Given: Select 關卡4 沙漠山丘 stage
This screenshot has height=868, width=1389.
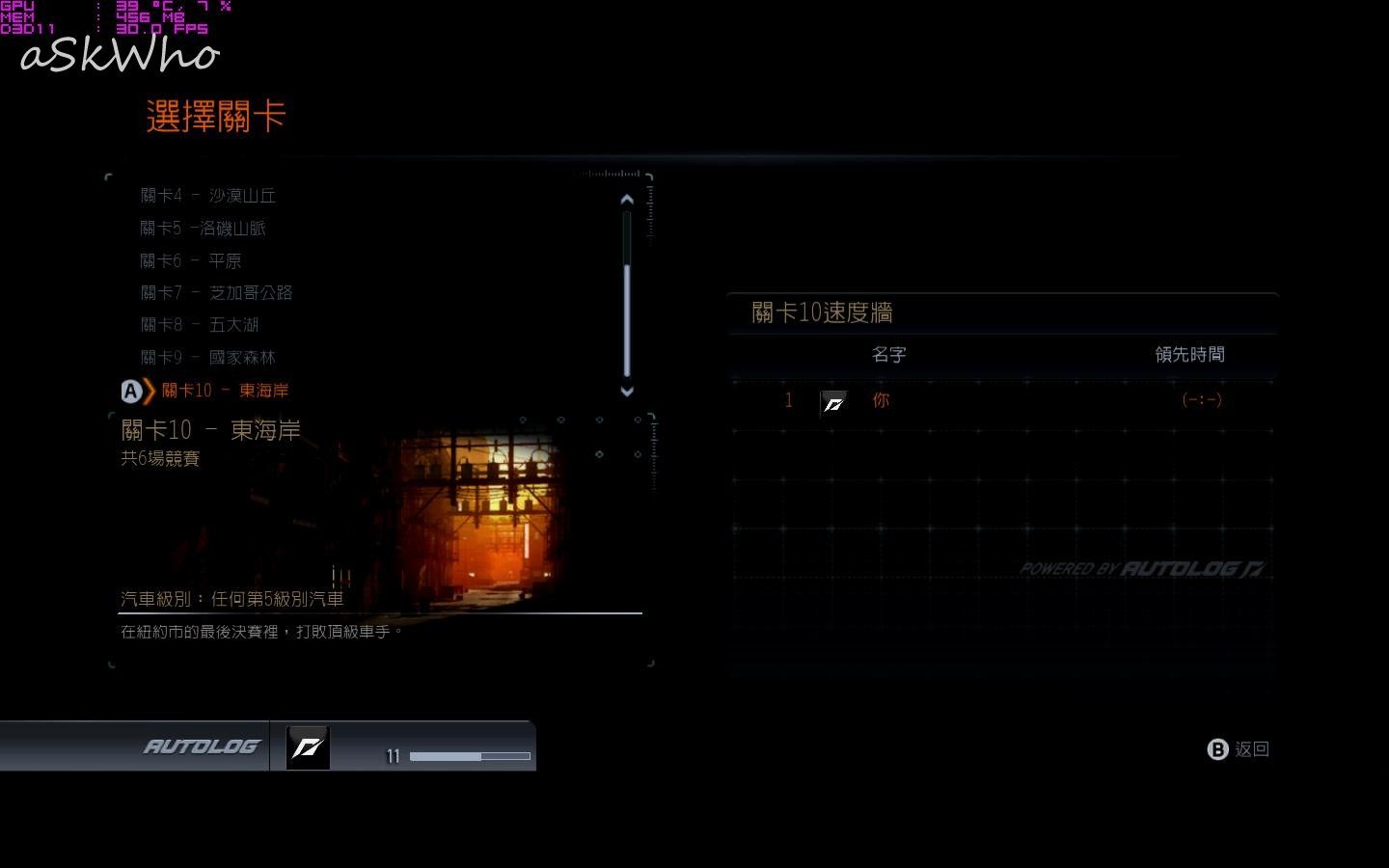Looking at the screenshot, I should pyautogui.click(x=208, y=196).
